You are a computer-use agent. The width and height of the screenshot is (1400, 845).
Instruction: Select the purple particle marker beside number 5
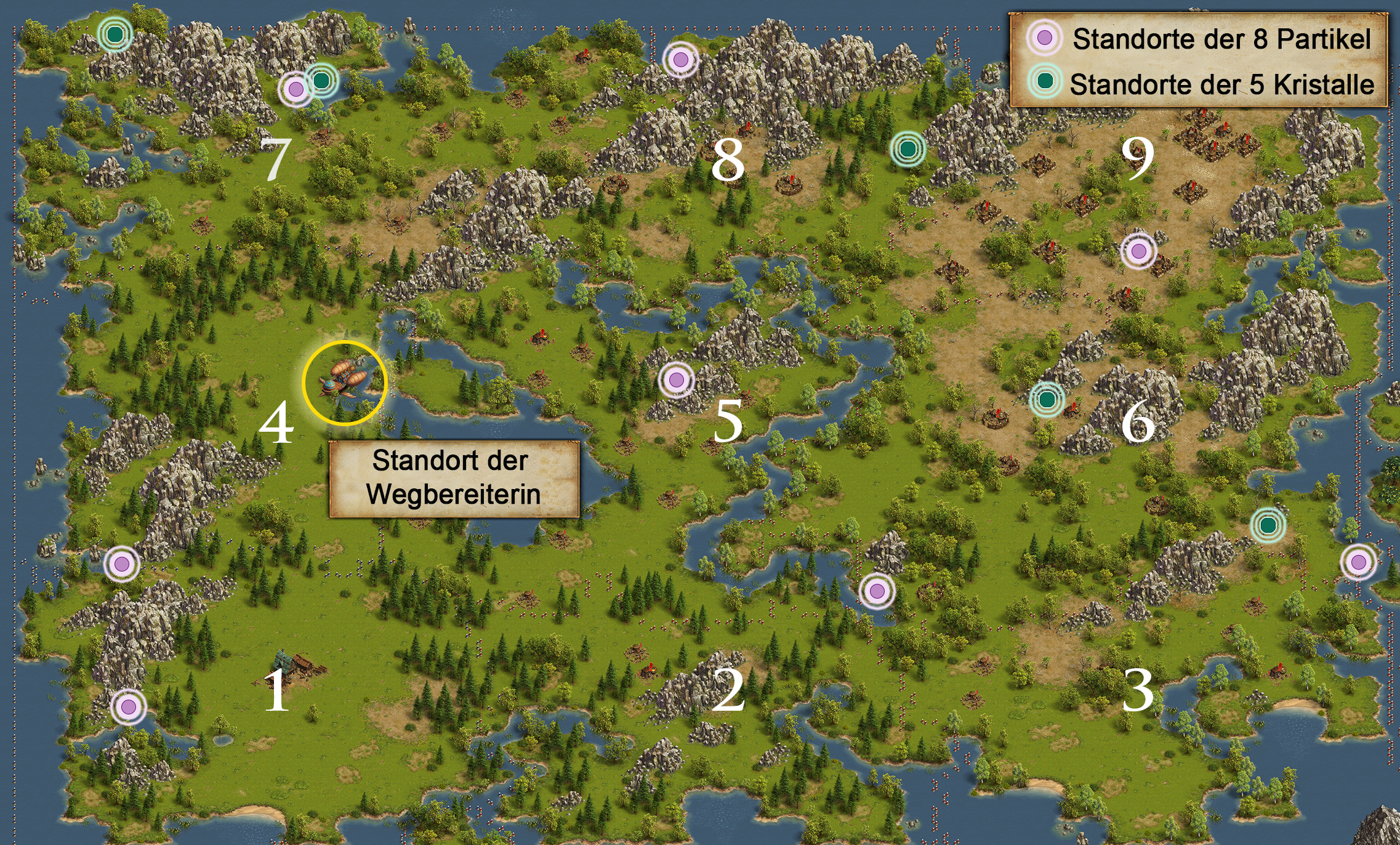coord(676,380)
